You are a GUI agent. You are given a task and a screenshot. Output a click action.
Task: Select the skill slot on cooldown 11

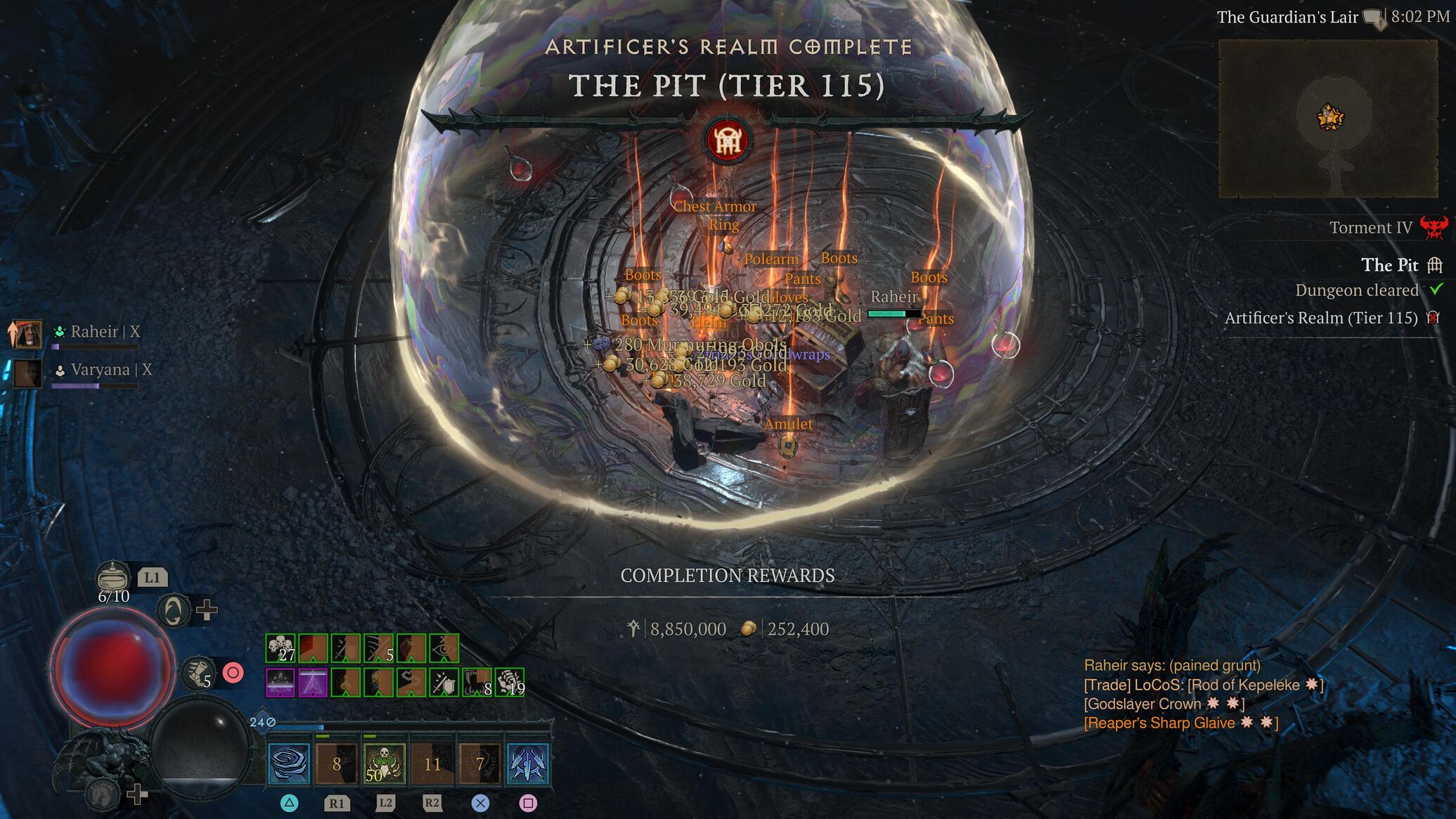click(432, 763)
